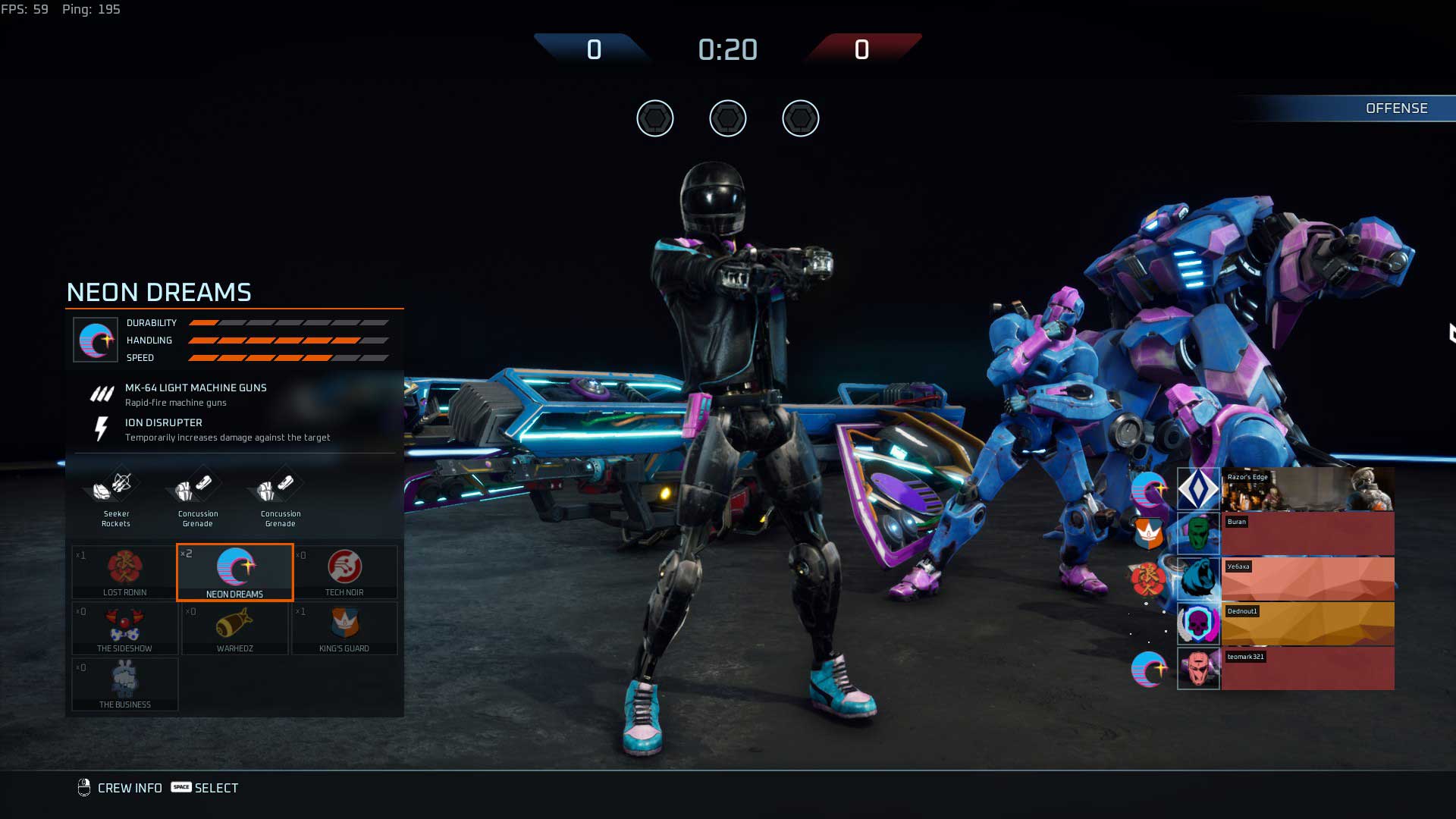The height and width of the screenshot is (819, 1456).
Task: Select the Lost Ronin crew tile
Action: (x=125, y=572)
